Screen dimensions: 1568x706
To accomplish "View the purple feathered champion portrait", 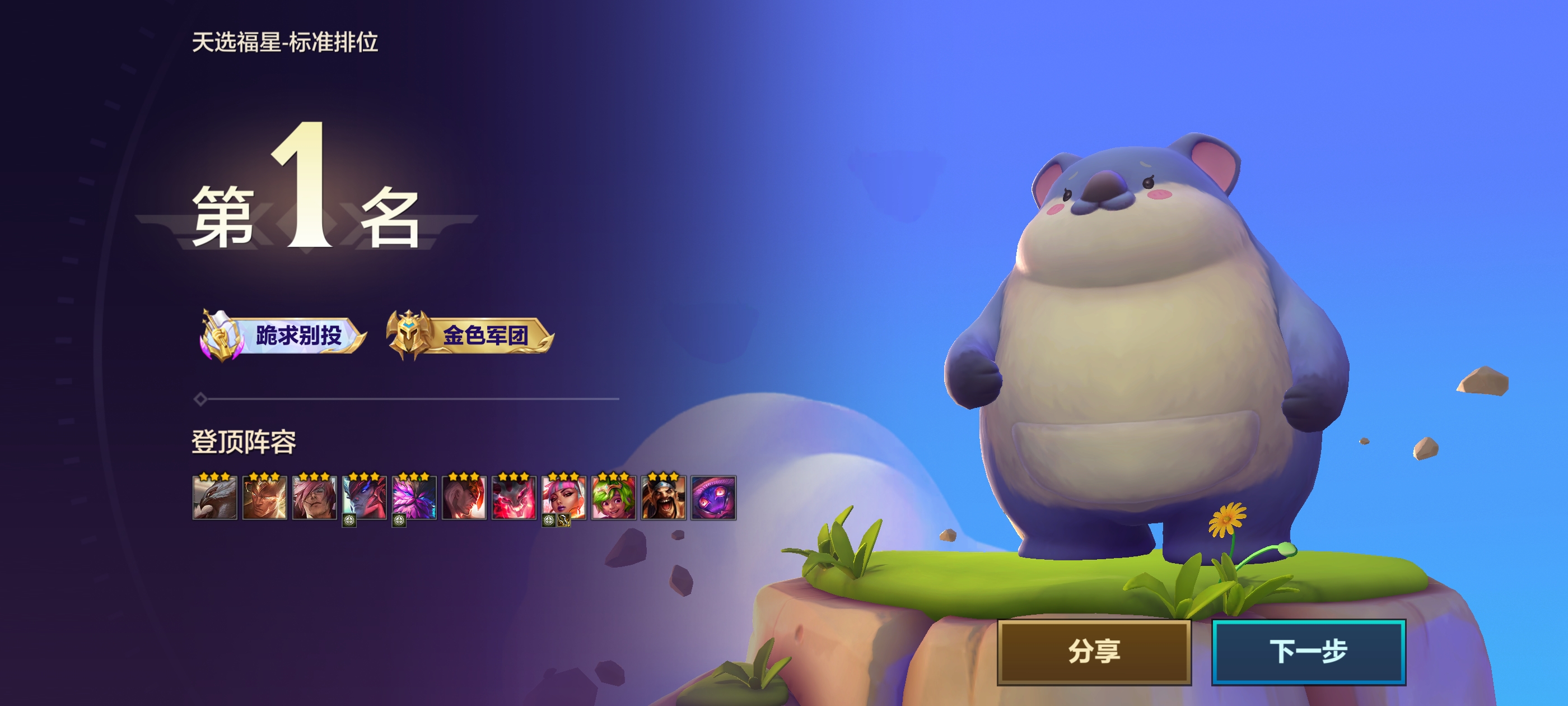I will pos(414,496).
